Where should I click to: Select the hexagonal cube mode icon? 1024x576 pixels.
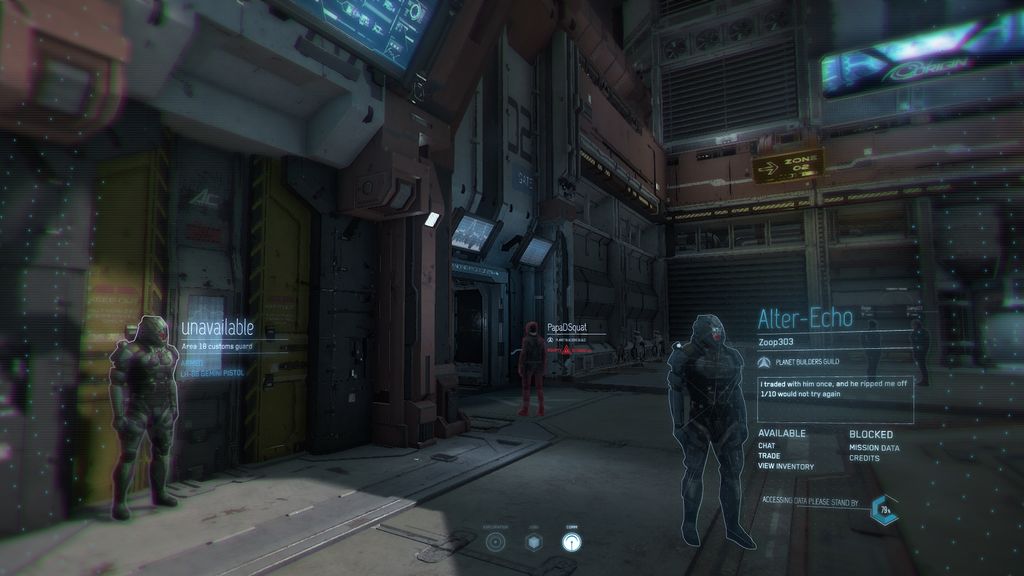(x=534, y=542)
